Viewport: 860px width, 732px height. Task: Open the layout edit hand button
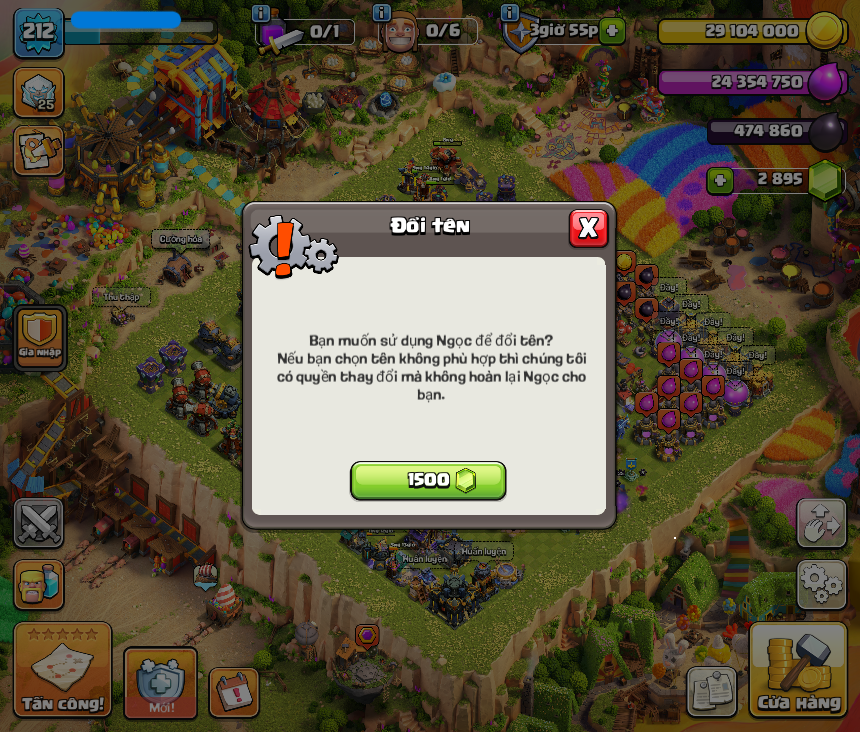821,522
